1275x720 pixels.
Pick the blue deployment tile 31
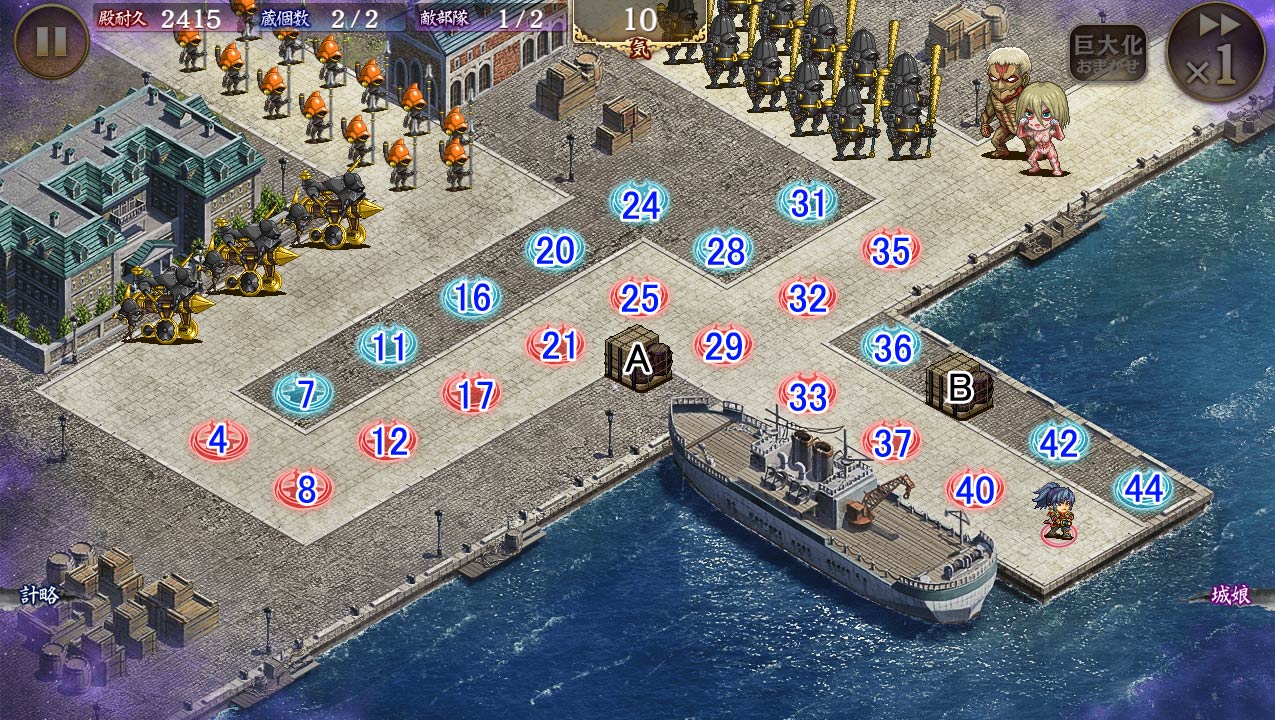tap(808, 203)
